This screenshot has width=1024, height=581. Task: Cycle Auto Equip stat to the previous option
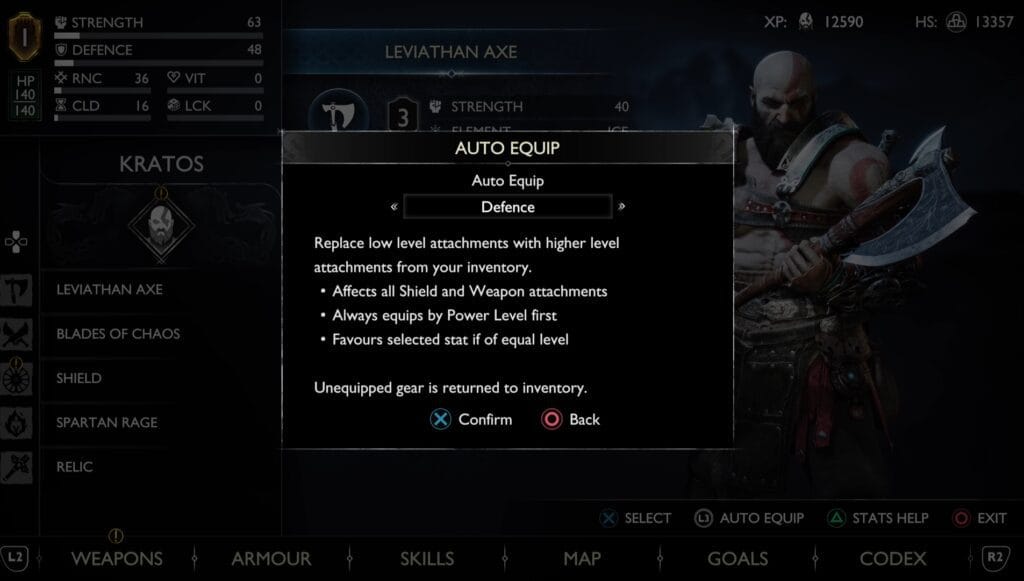(394, 207)
